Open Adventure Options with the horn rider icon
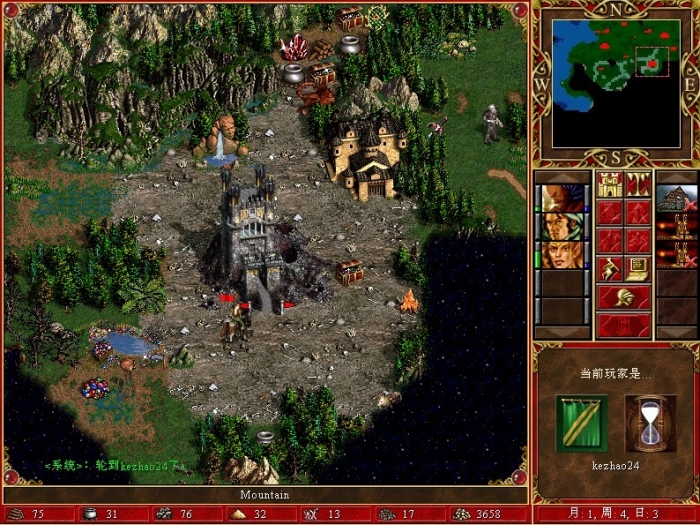This screenshot has width=700, height=525. tap(609, 268)
